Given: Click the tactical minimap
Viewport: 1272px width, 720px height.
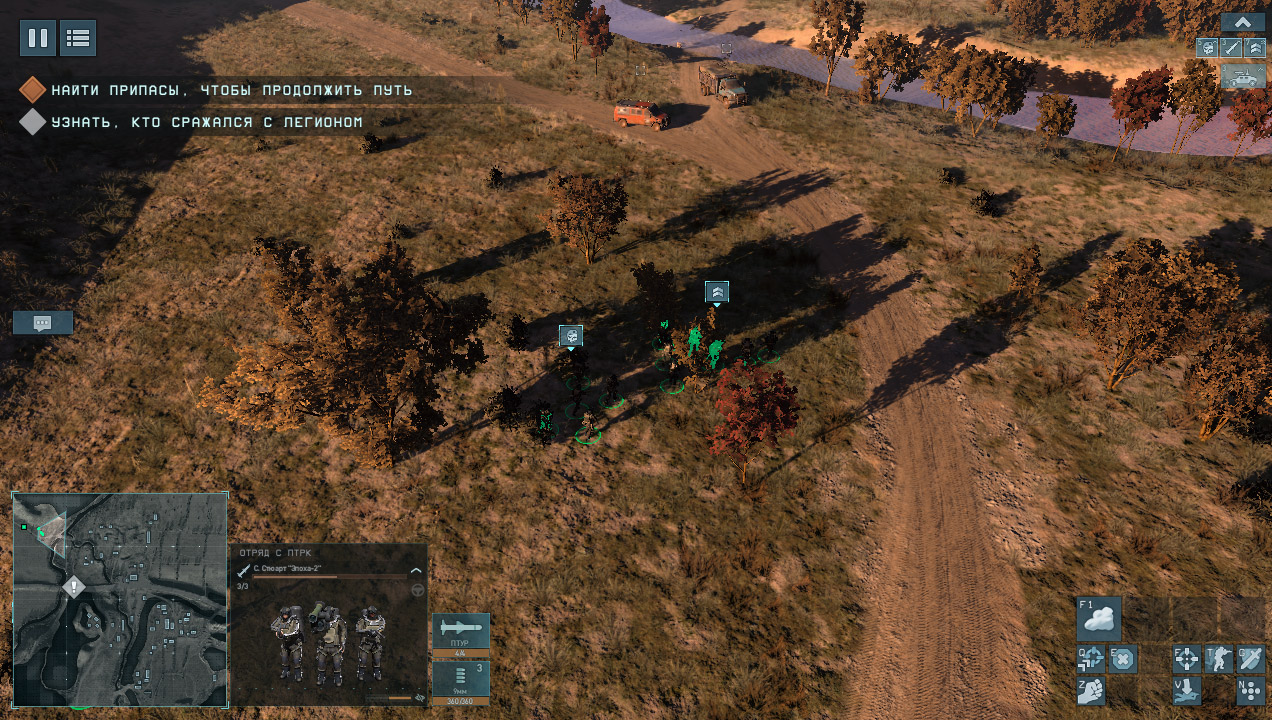Looking at the screenshot, I should point(120,600).
